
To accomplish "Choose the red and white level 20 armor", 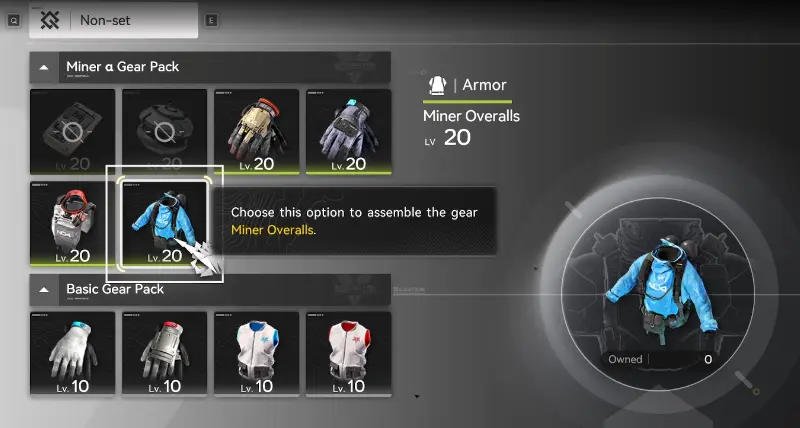I will point(70,224).
